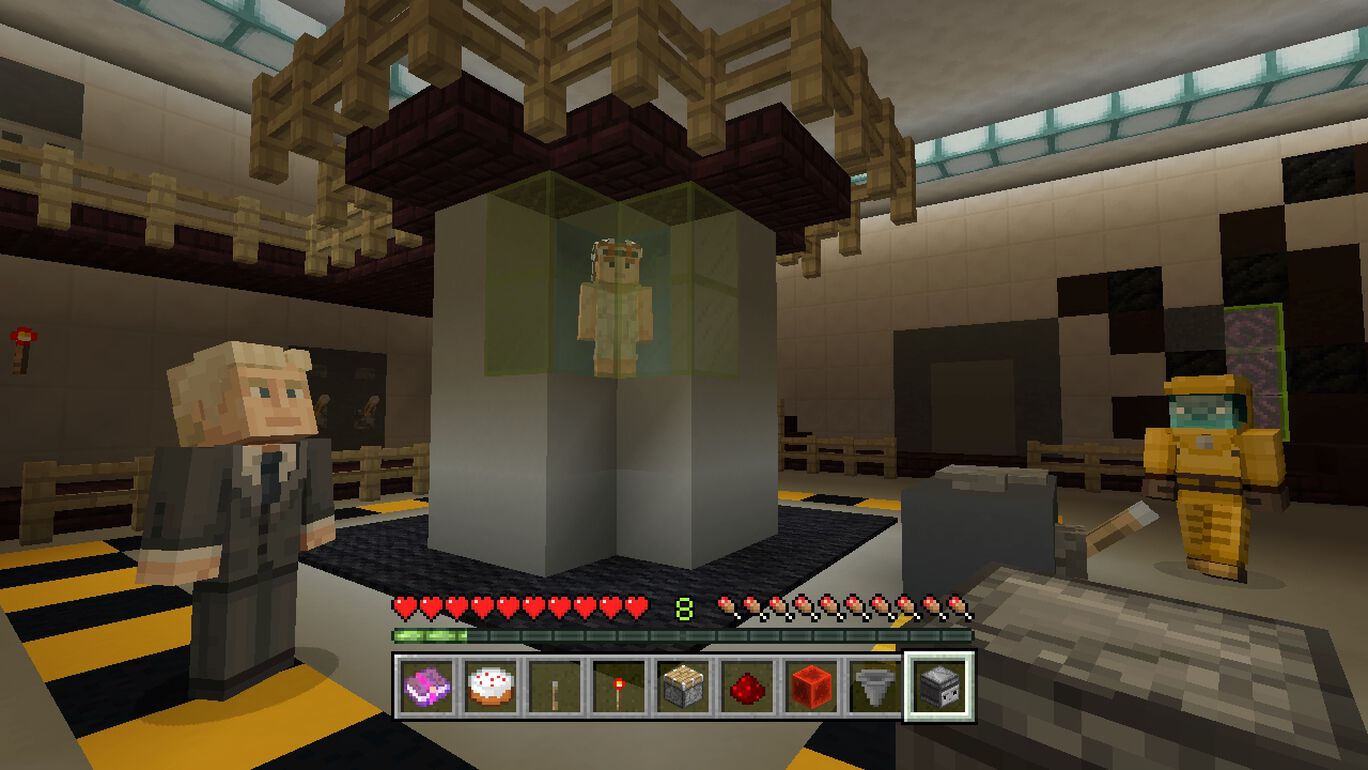Select the lever hotbar slot

555,686
